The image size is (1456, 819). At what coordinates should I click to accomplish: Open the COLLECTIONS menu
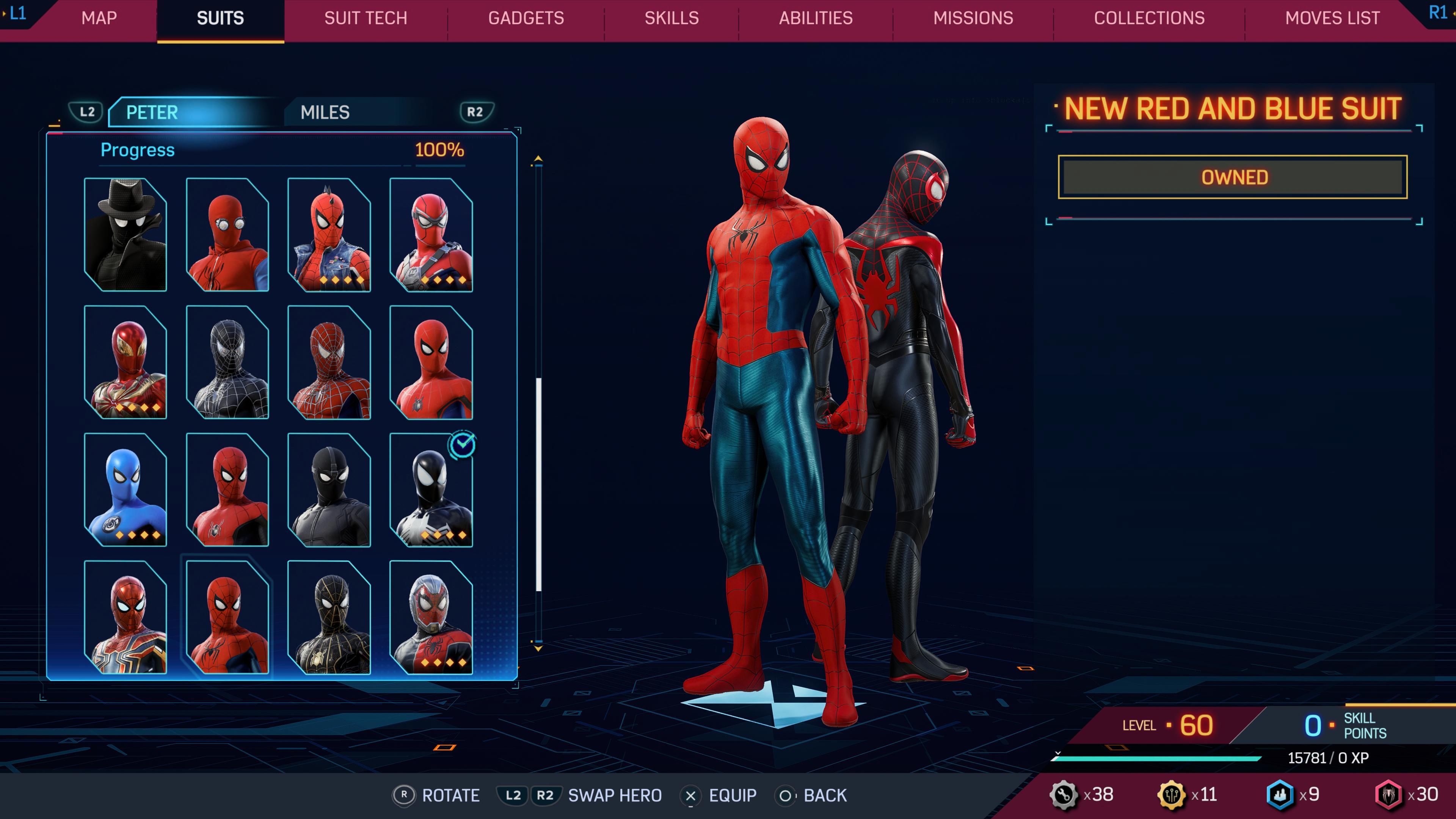click(1150, 18)
